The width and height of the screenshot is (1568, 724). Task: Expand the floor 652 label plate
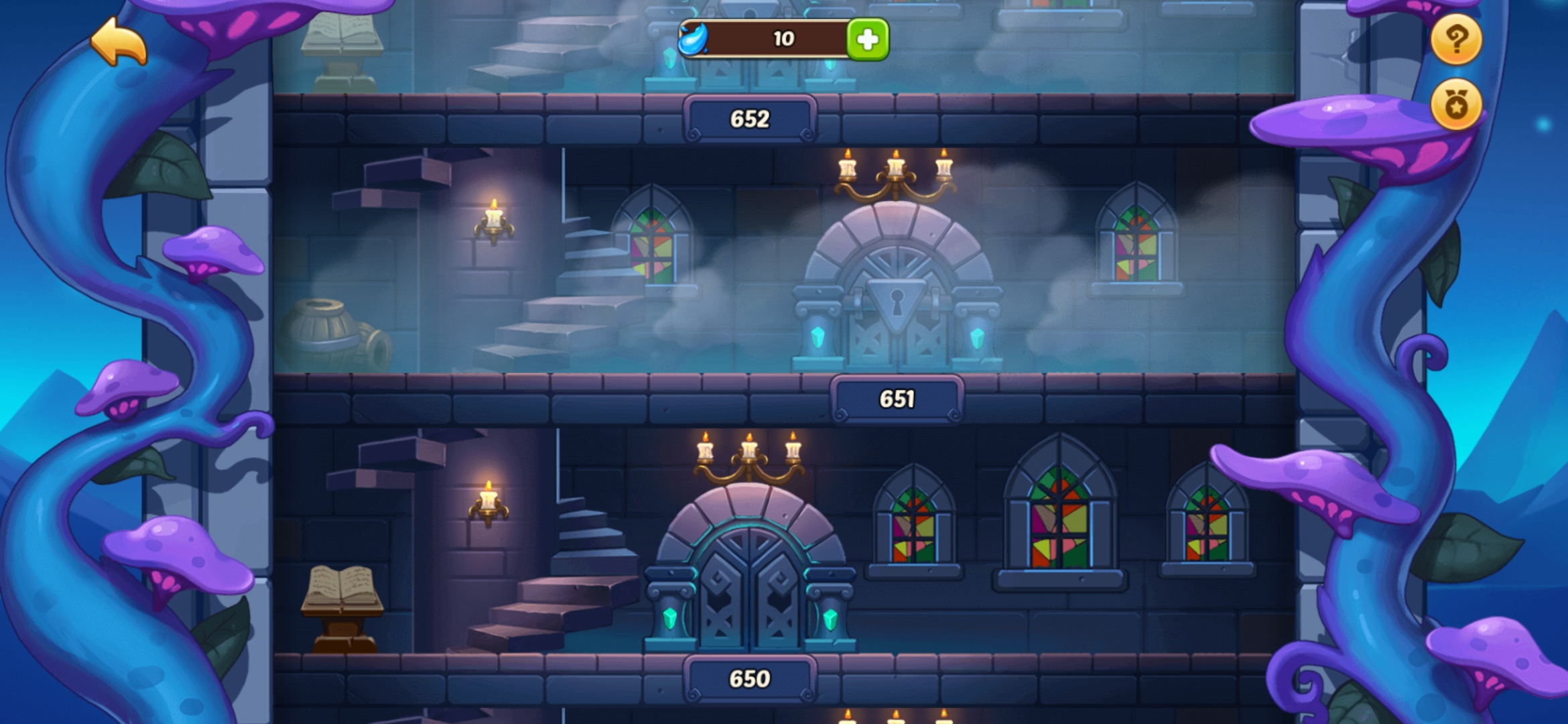click(x=750, y=119)
